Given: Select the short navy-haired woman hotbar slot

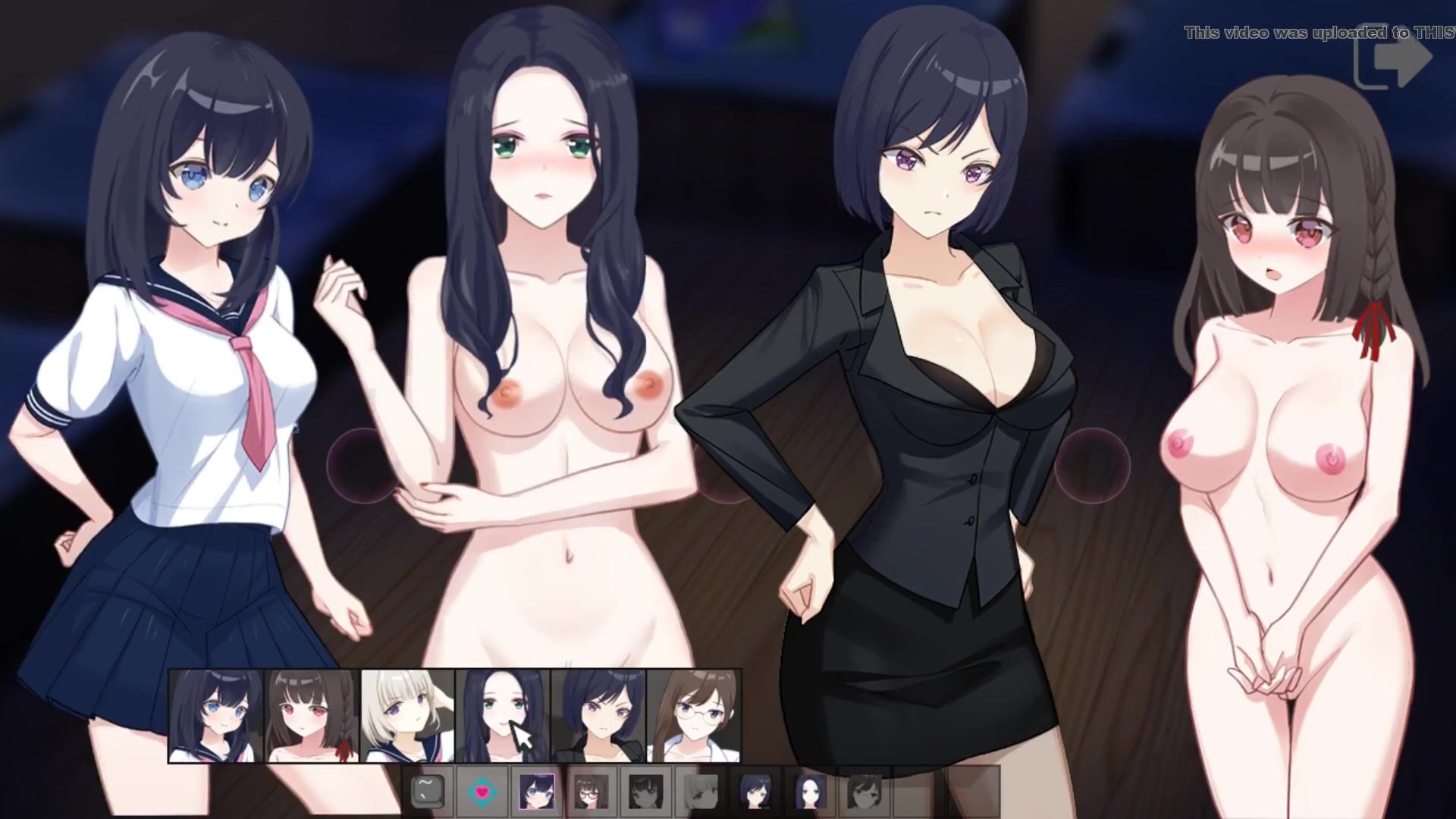Looking at the screenshot, I should [x=755, y=792].
